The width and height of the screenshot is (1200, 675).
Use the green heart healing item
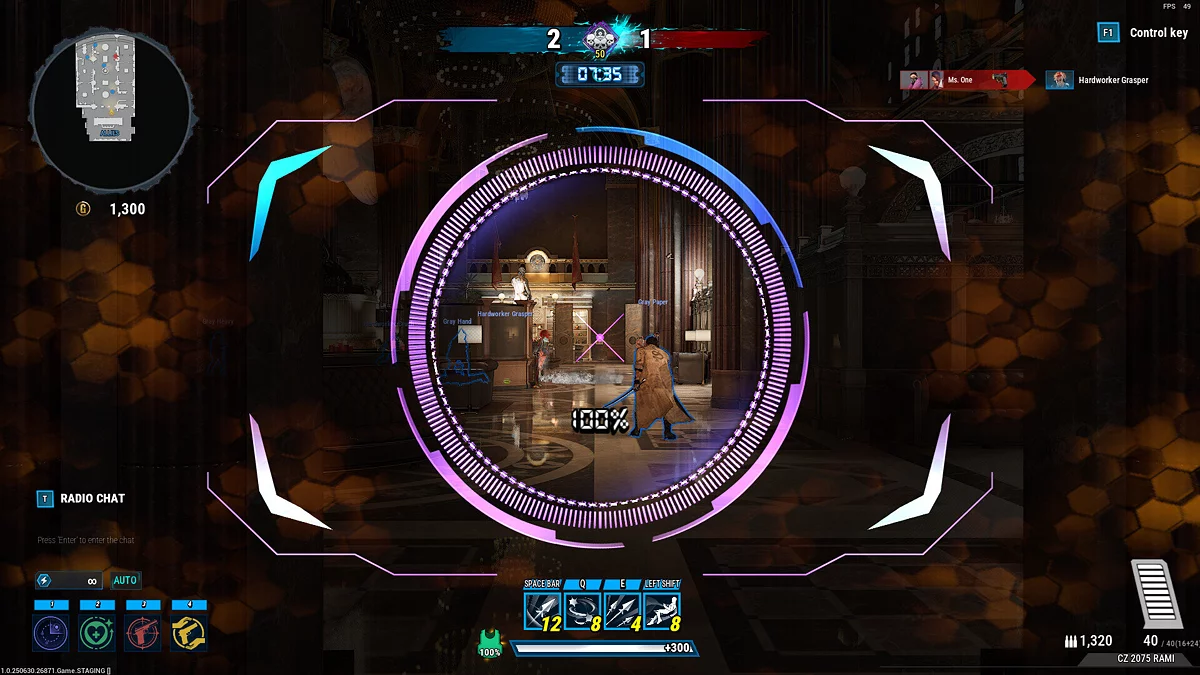pyautogui.click(x=97, y=633)
